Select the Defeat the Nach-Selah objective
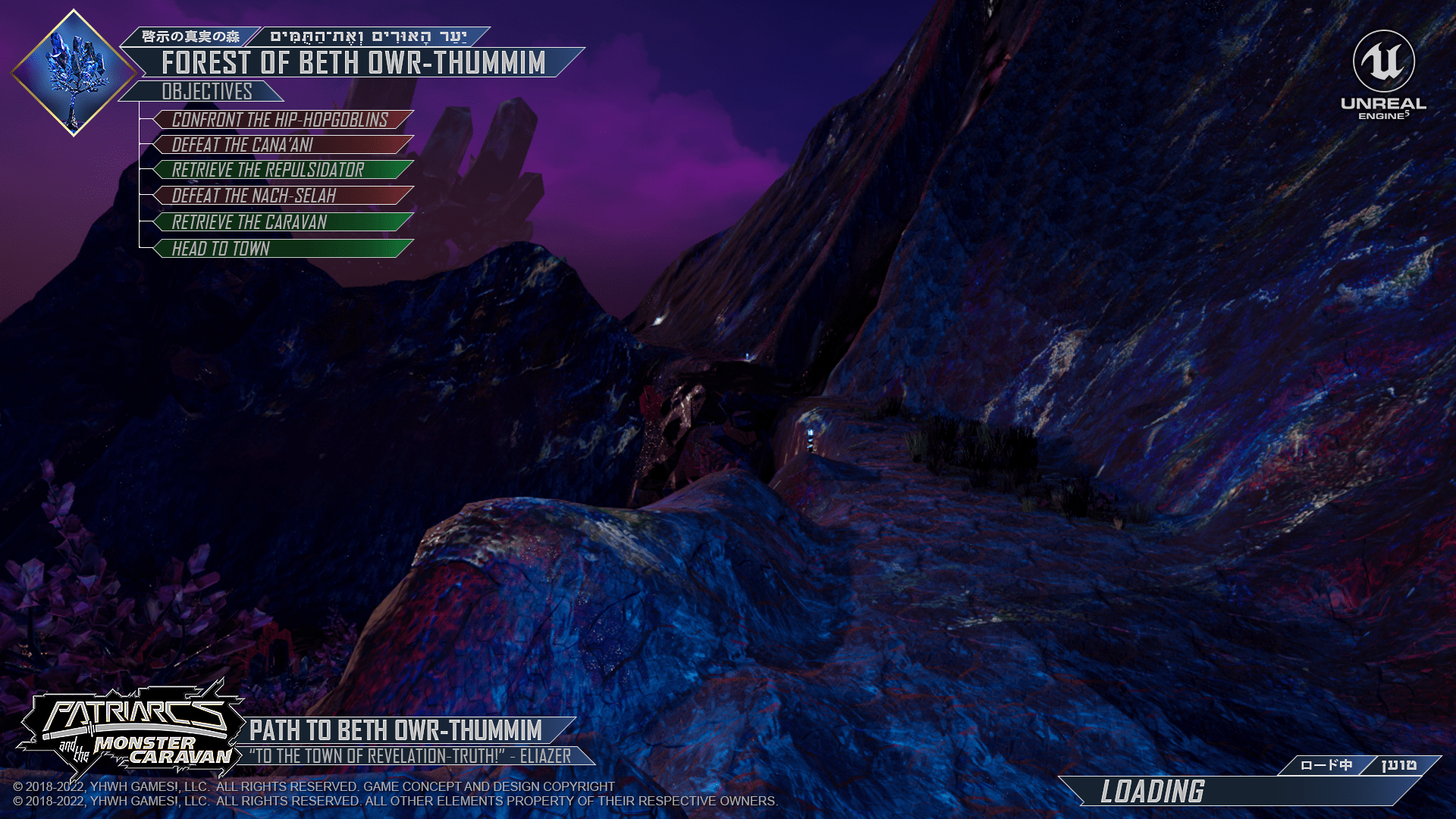 coord(282,196)
